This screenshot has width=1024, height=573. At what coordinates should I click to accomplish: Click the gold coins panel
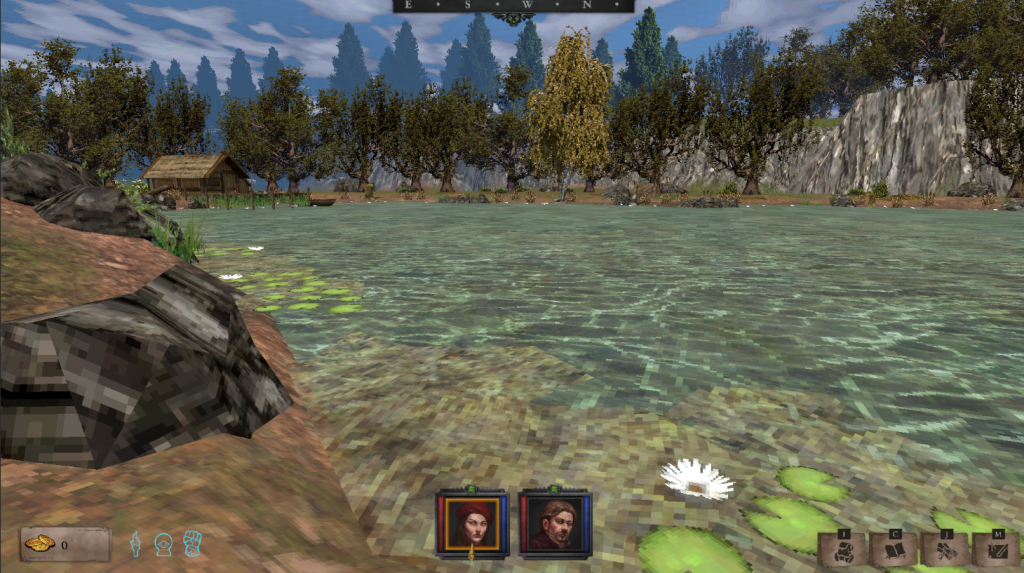coord(65,544)
